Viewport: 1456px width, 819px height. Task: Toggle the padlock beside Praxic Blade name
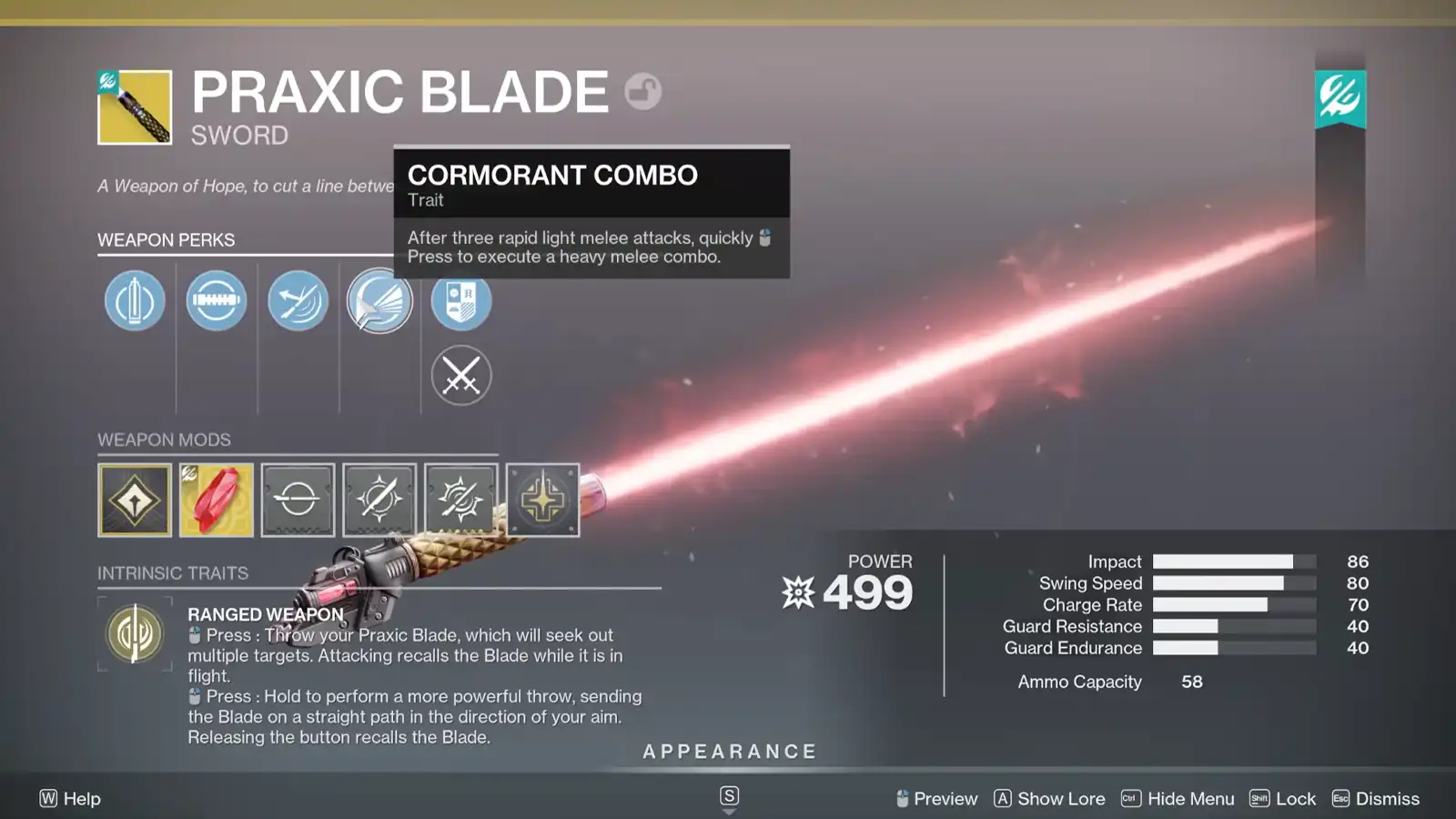point(643,93)
